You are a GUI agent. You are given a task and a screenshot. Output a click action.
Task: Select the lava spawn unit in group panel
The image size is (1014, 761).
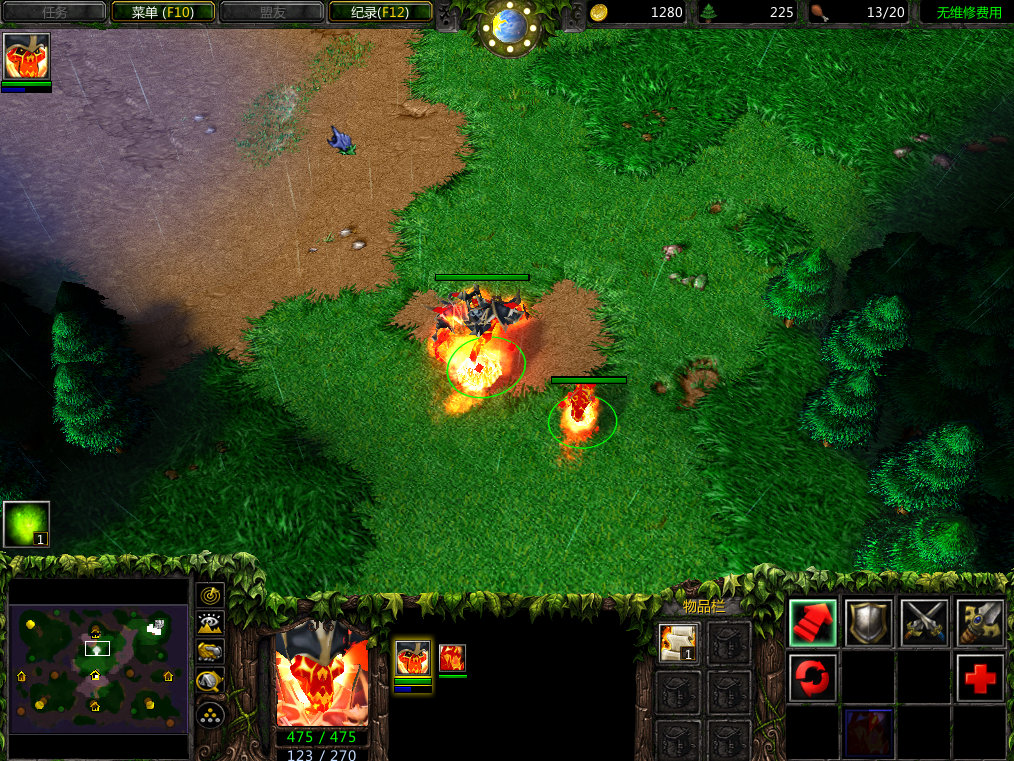[452, 658]
